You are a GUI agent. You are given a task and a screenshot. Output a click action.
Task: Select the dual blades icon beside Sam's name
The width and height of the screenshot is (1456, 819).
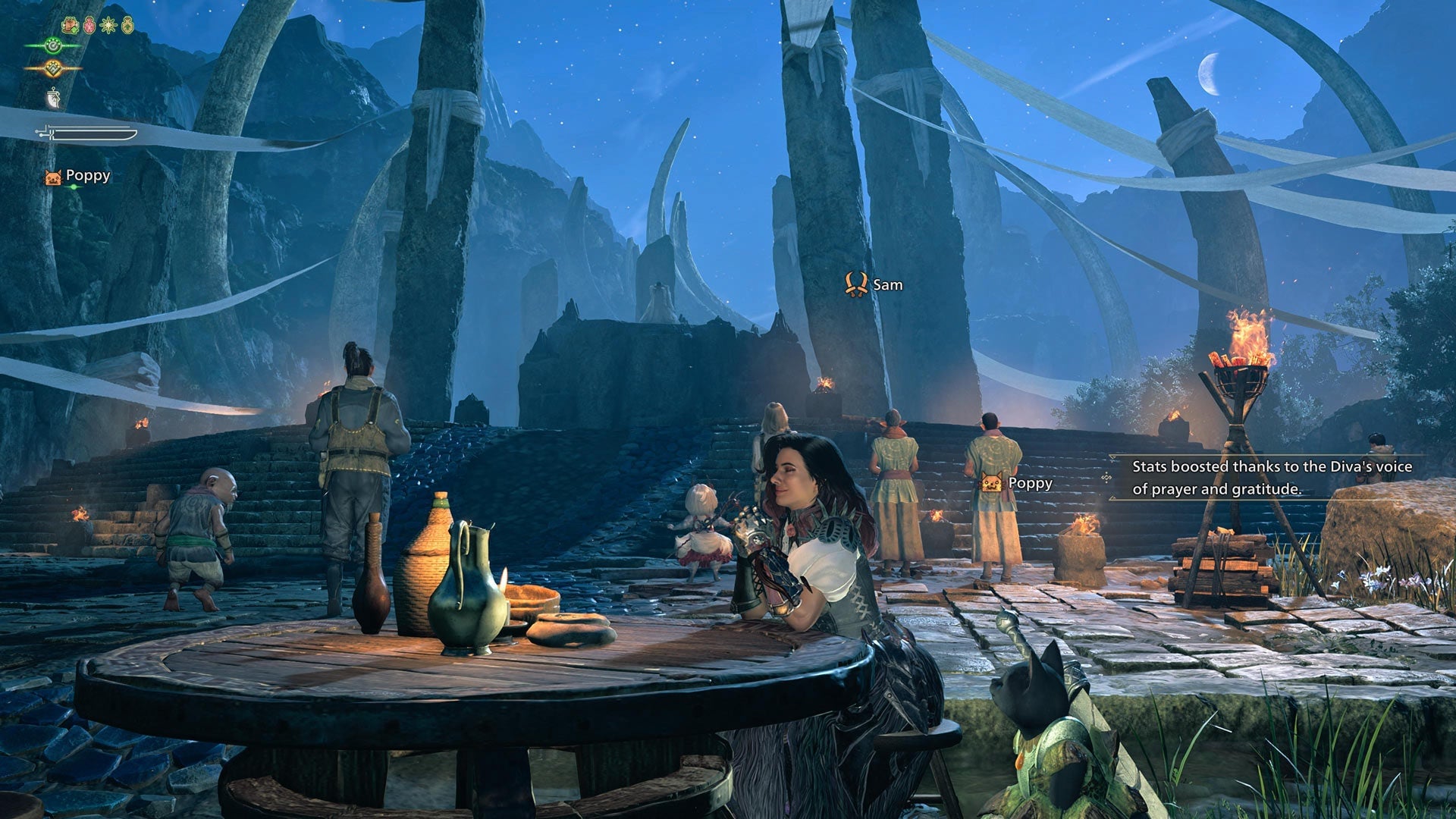[855, 286]
